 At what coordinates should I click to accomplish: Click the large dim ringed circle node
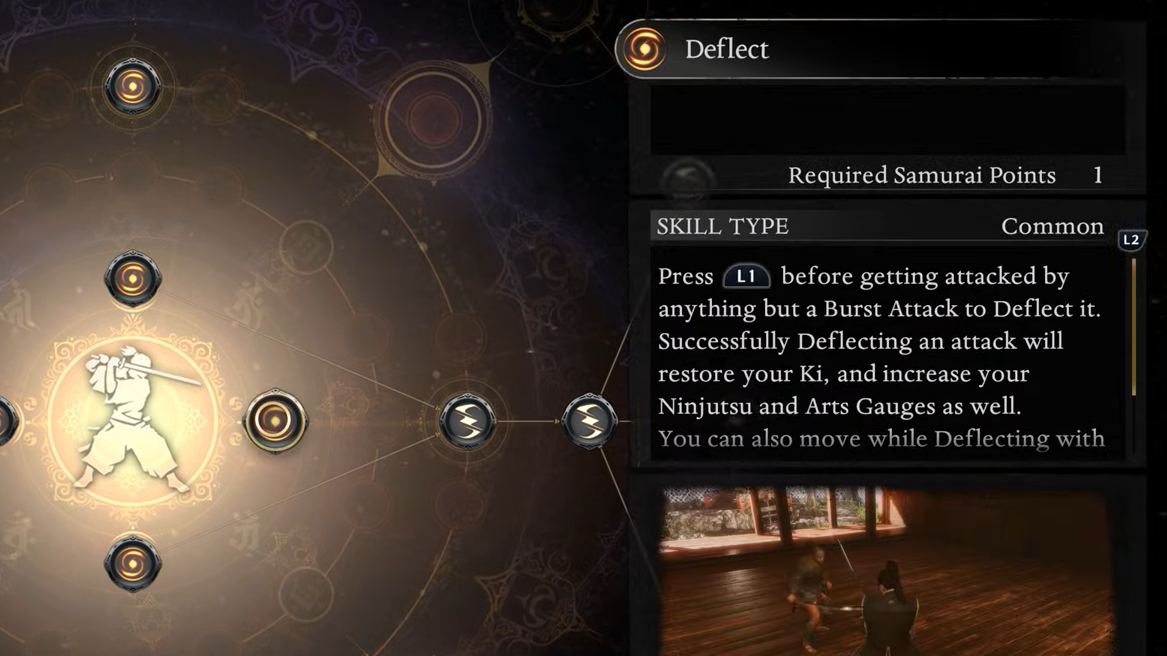[x=433, y=120]
